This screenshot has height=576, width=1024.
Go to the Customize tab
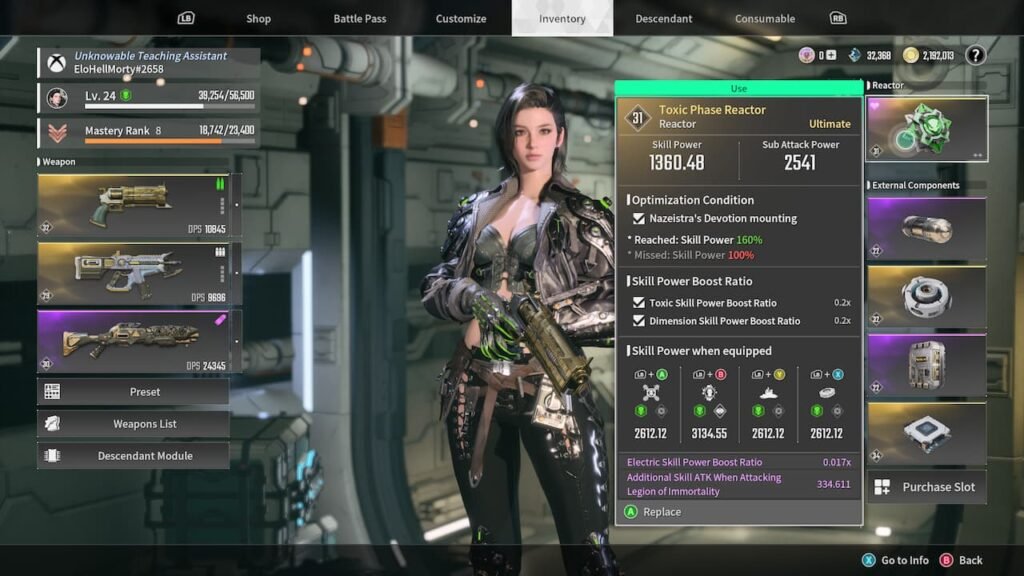coord(461,18)
